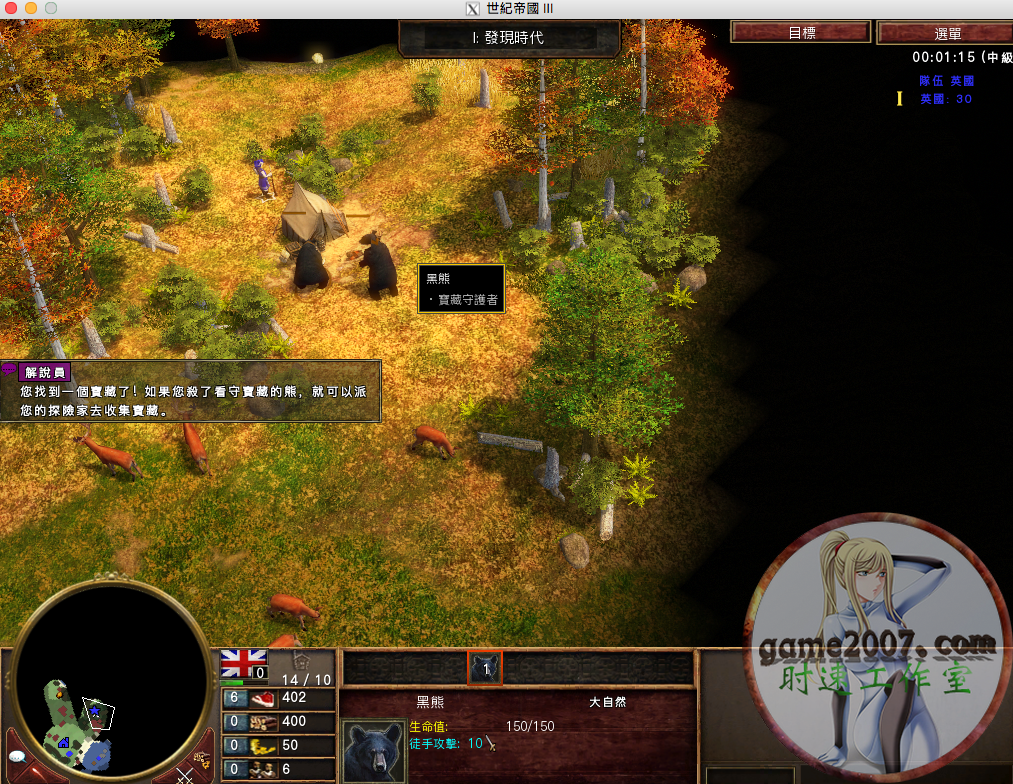This screenshot has width=1013, height=784.
Task: Open the 選單 game menu
Action: (x=943, y=33)
